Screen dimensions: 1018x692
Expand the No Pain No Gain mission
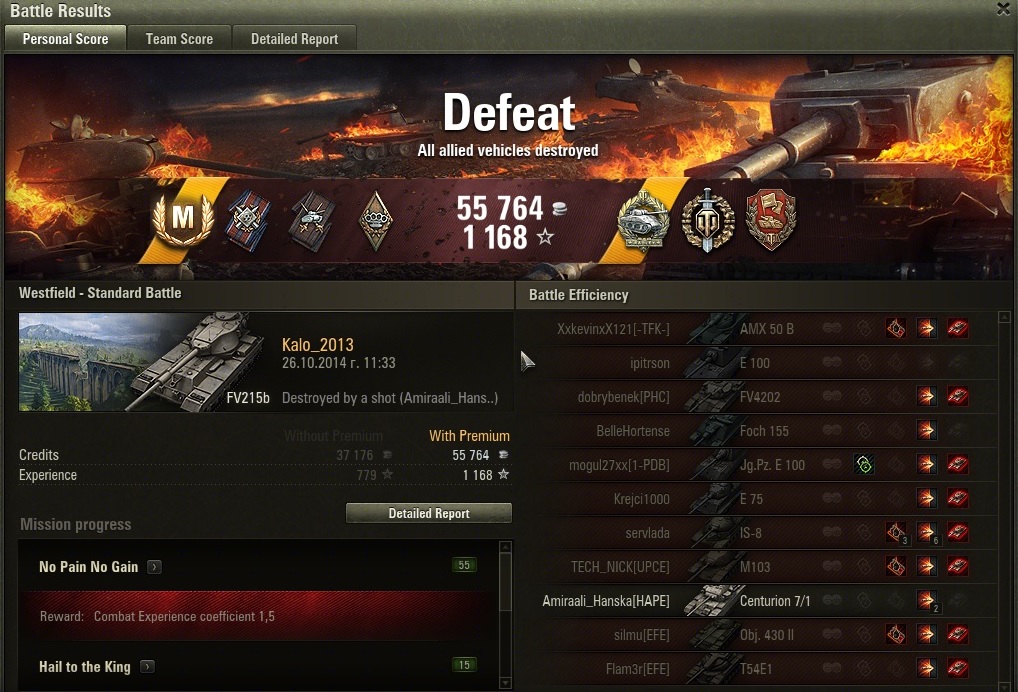tap(154, 567)
